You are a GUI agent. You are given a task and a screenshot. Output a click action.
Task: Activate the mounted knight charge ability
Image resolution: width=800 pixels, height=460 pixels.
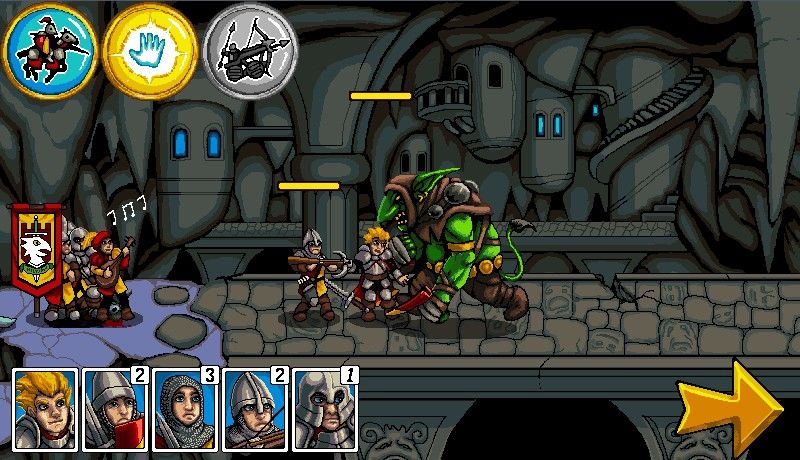coord(49,49)
